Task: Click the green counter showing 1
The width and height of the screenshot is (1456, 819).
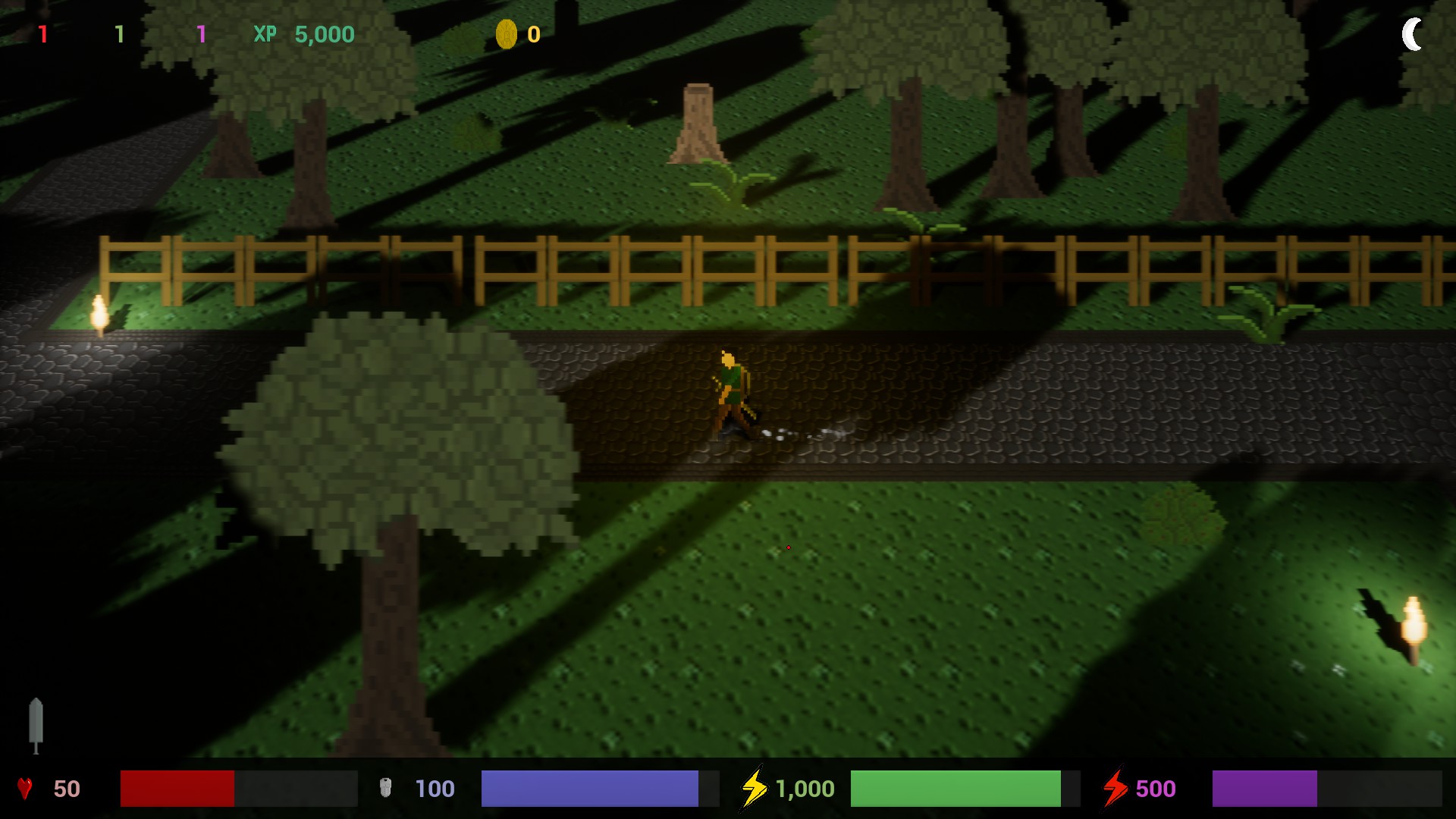Action: coord(120,35)
